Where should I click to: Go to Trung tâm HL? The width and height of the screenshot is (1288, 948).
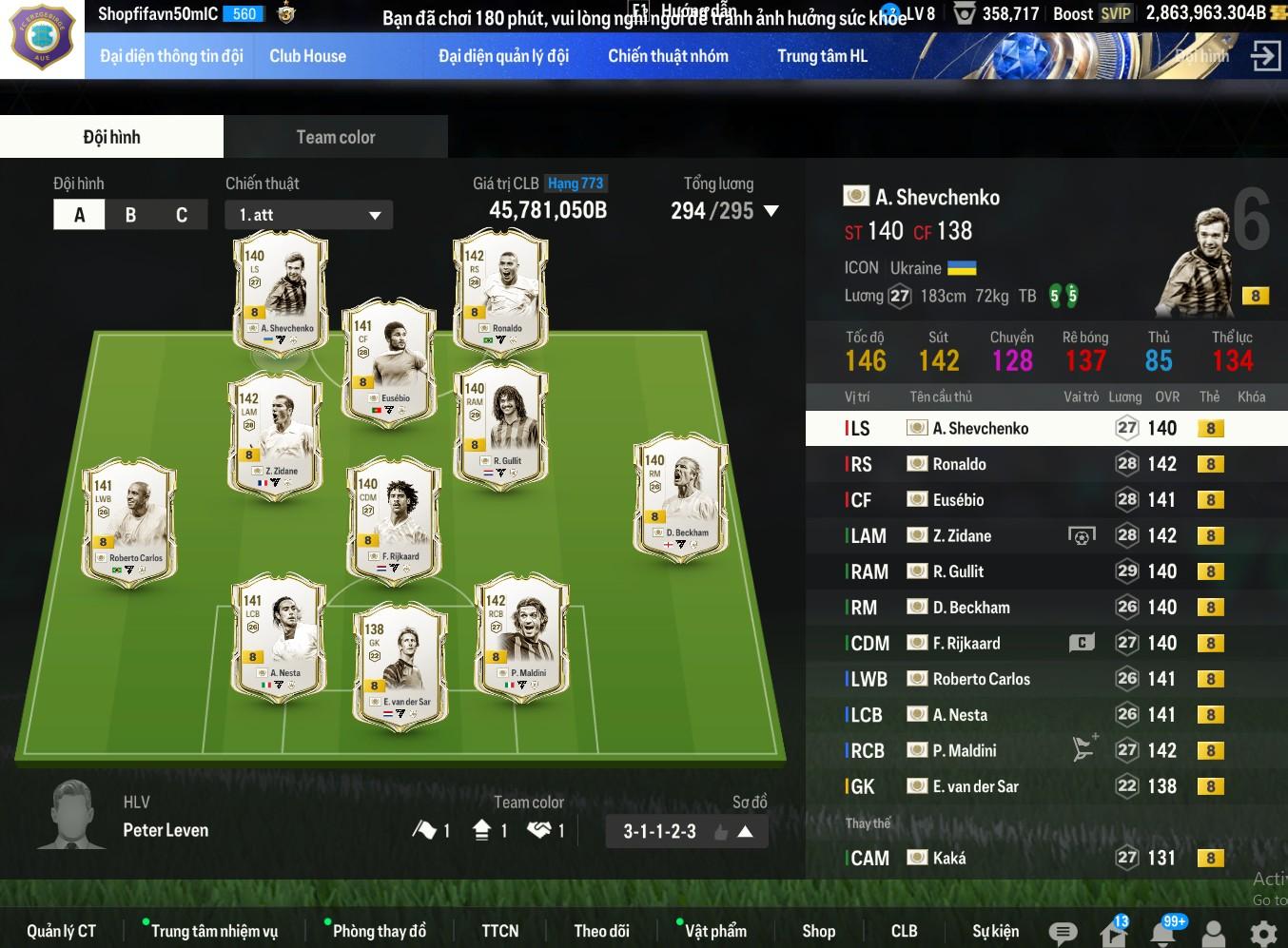click(822, 56)
